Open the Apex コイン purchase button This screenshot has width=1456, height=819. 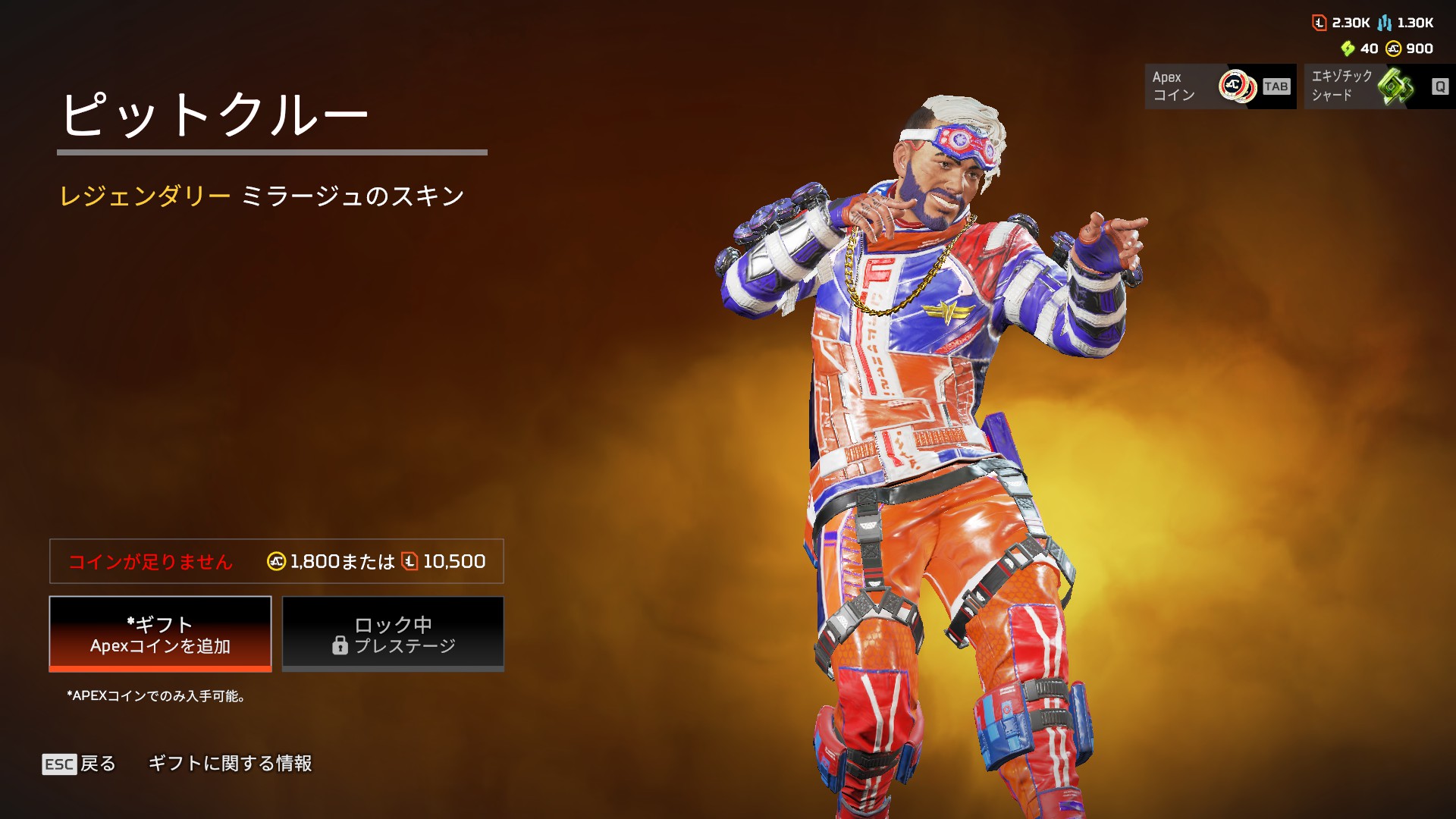[x=1219, y=86]
